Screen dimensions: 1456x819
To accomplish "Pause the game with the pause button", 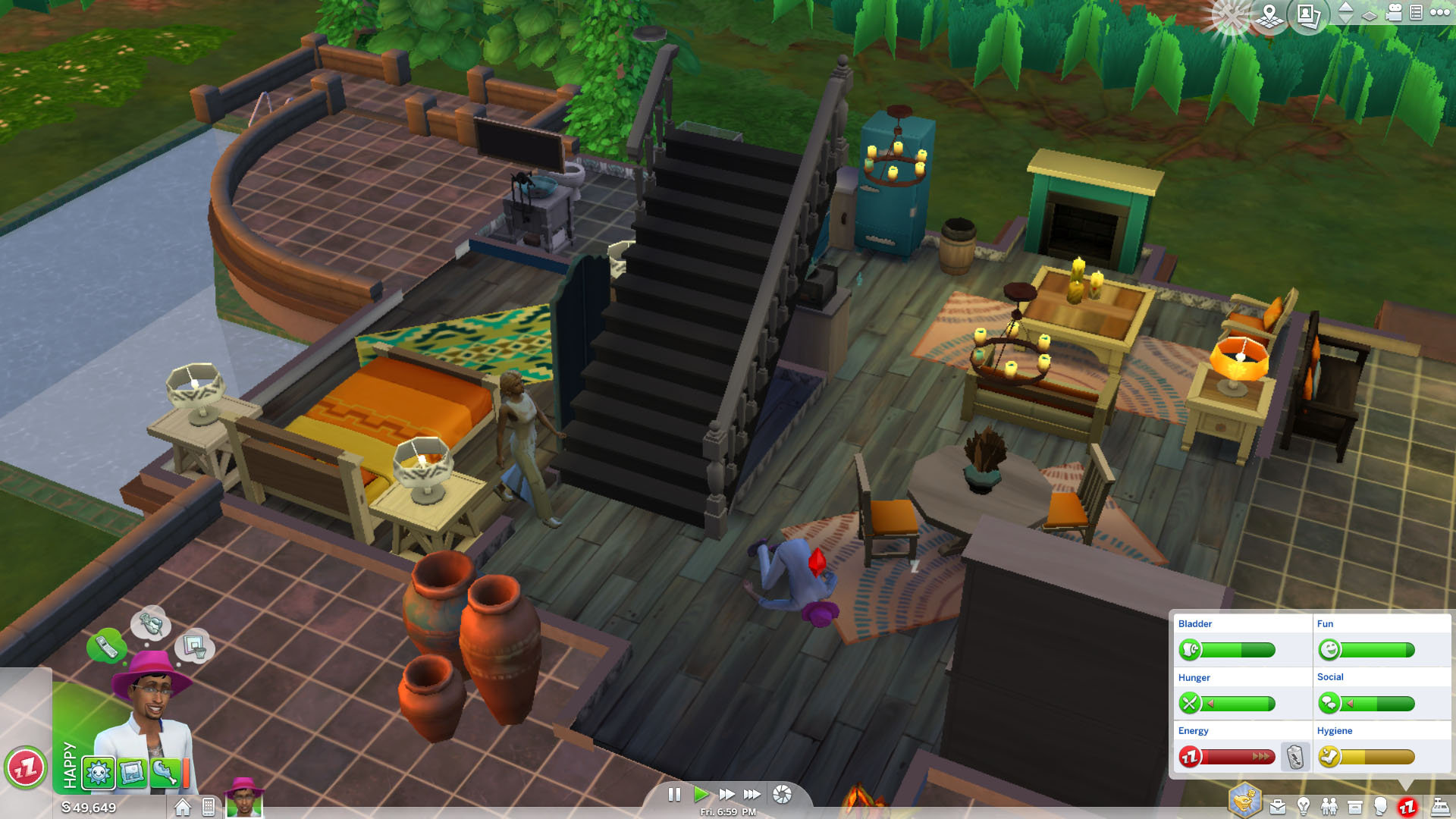I will coord(674,795).
